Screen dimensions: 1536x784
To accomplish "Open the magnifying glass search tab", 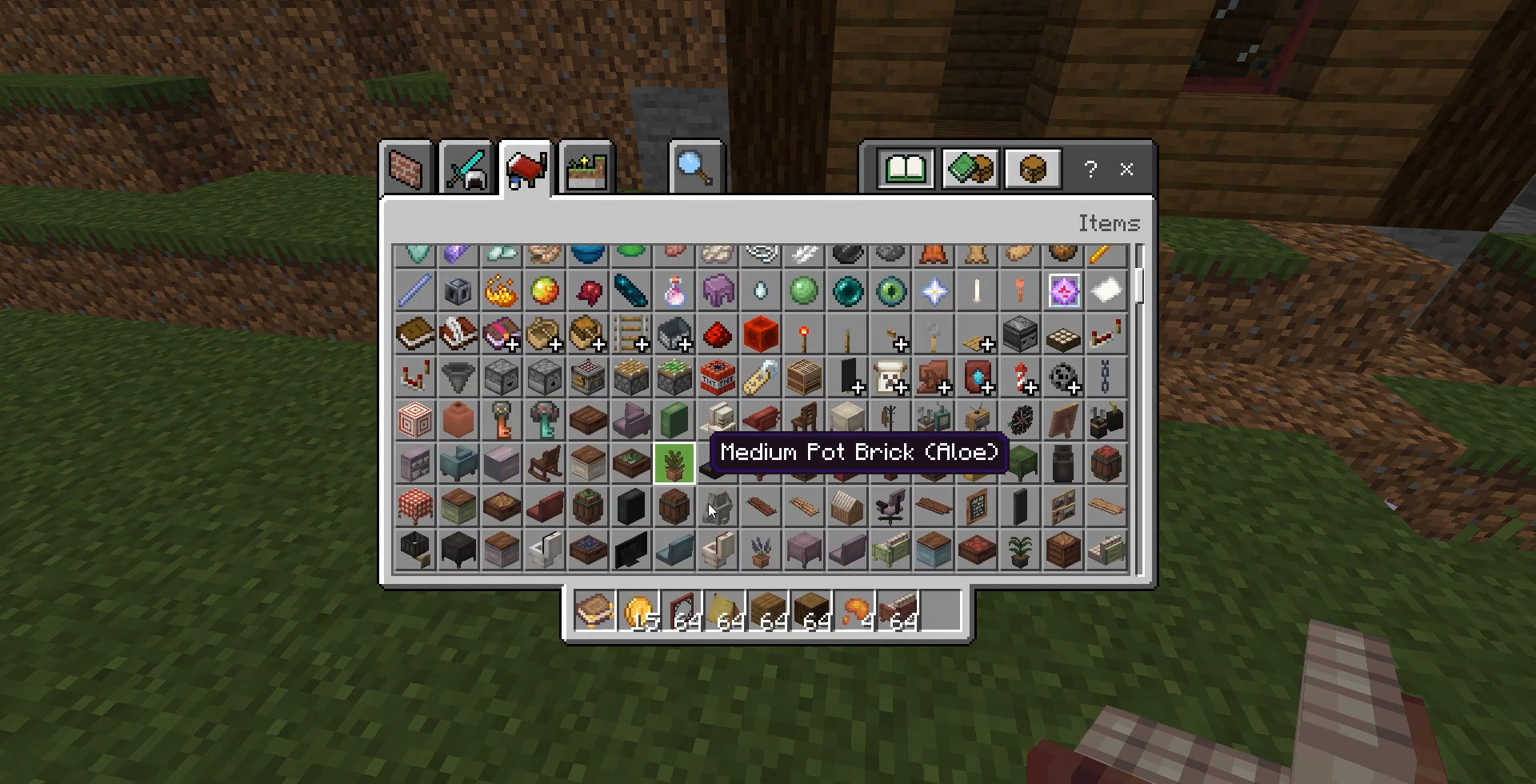I will 695,168.
